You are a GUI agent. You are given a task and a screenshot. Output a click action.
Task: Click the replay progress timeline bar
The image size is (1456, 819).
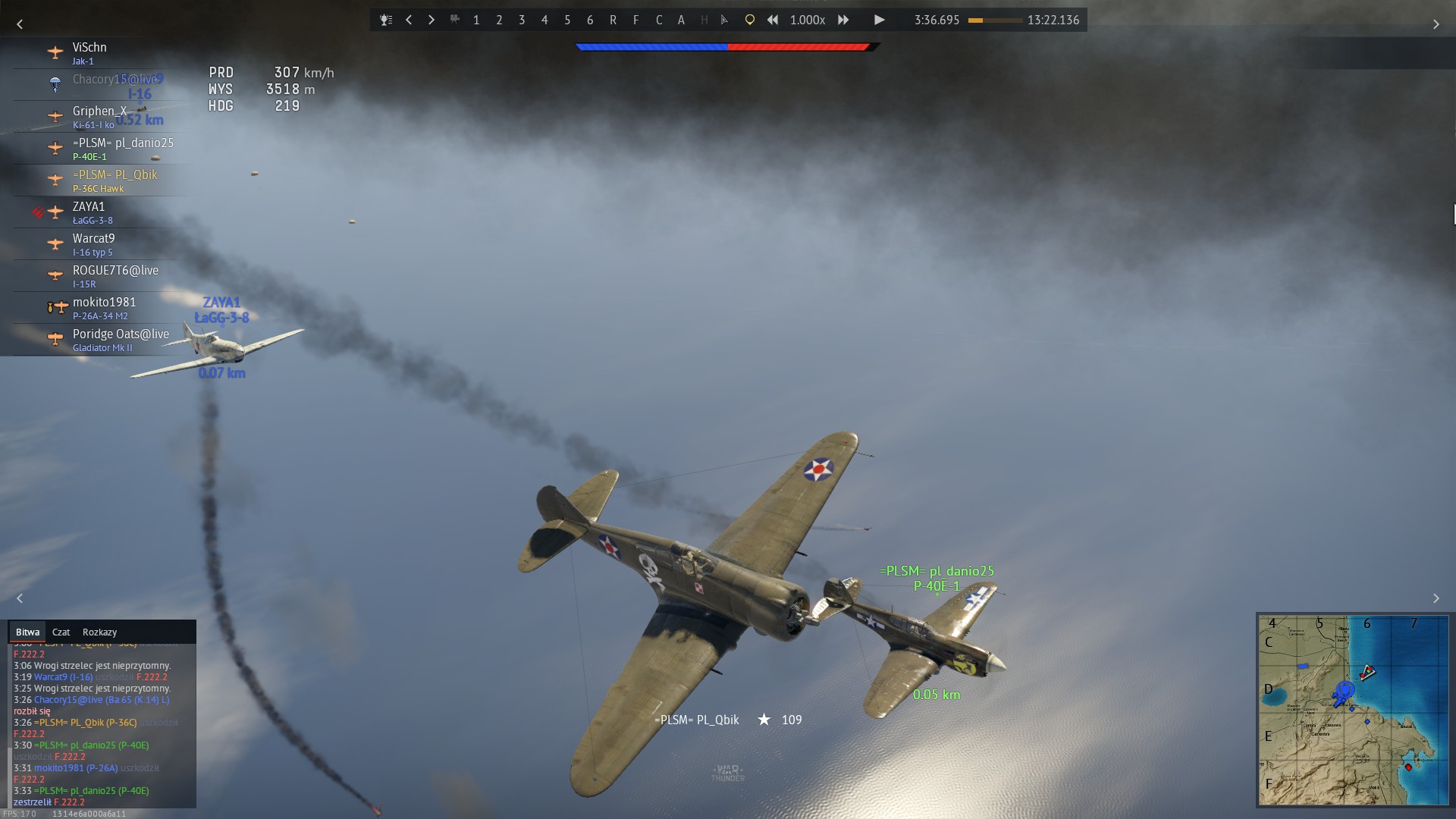[x=995, y=20]
